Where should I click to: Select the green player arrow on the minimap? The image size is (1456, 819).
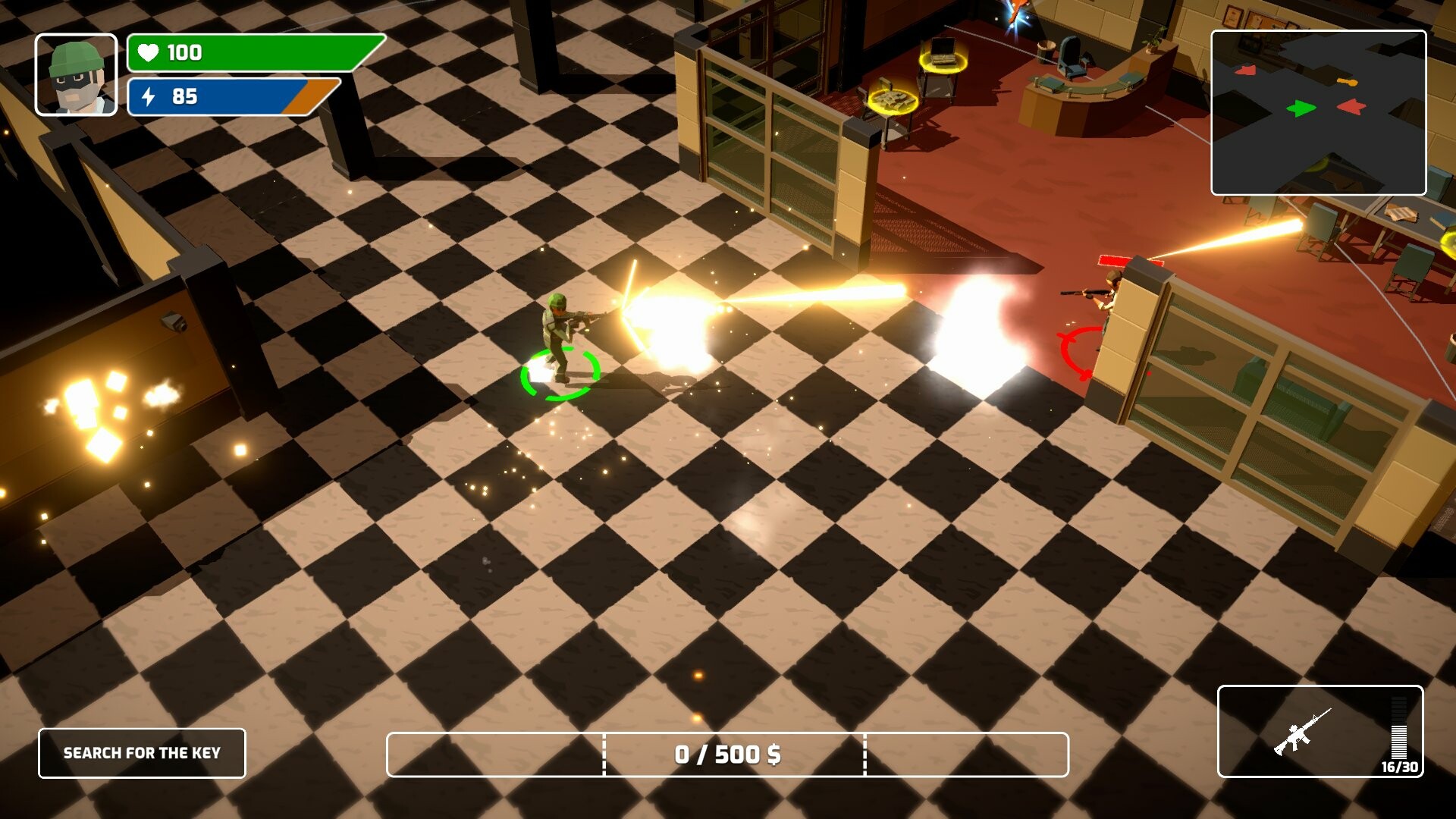pos(1301,108)
